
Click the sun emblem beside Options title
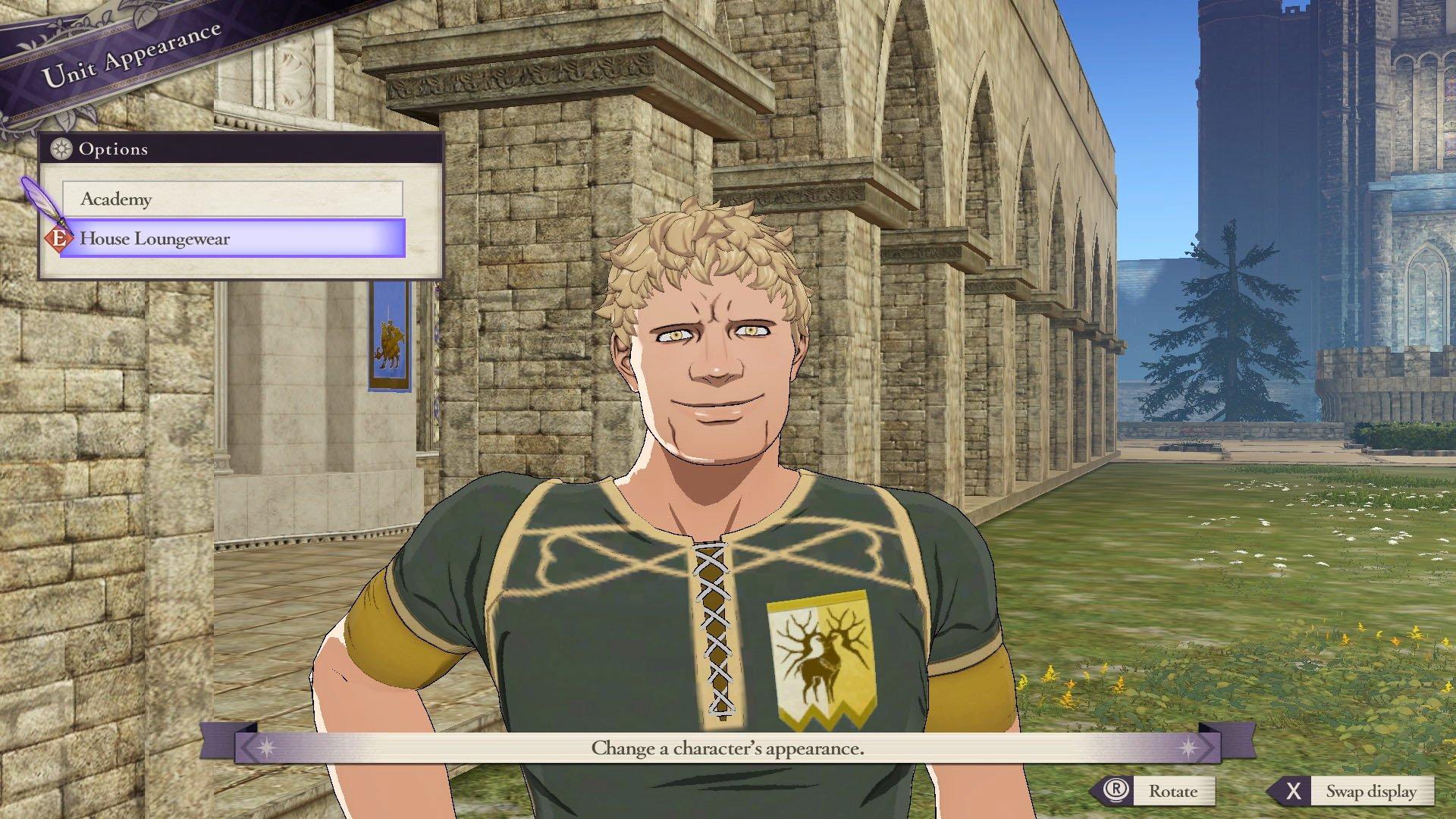(60, 149)
